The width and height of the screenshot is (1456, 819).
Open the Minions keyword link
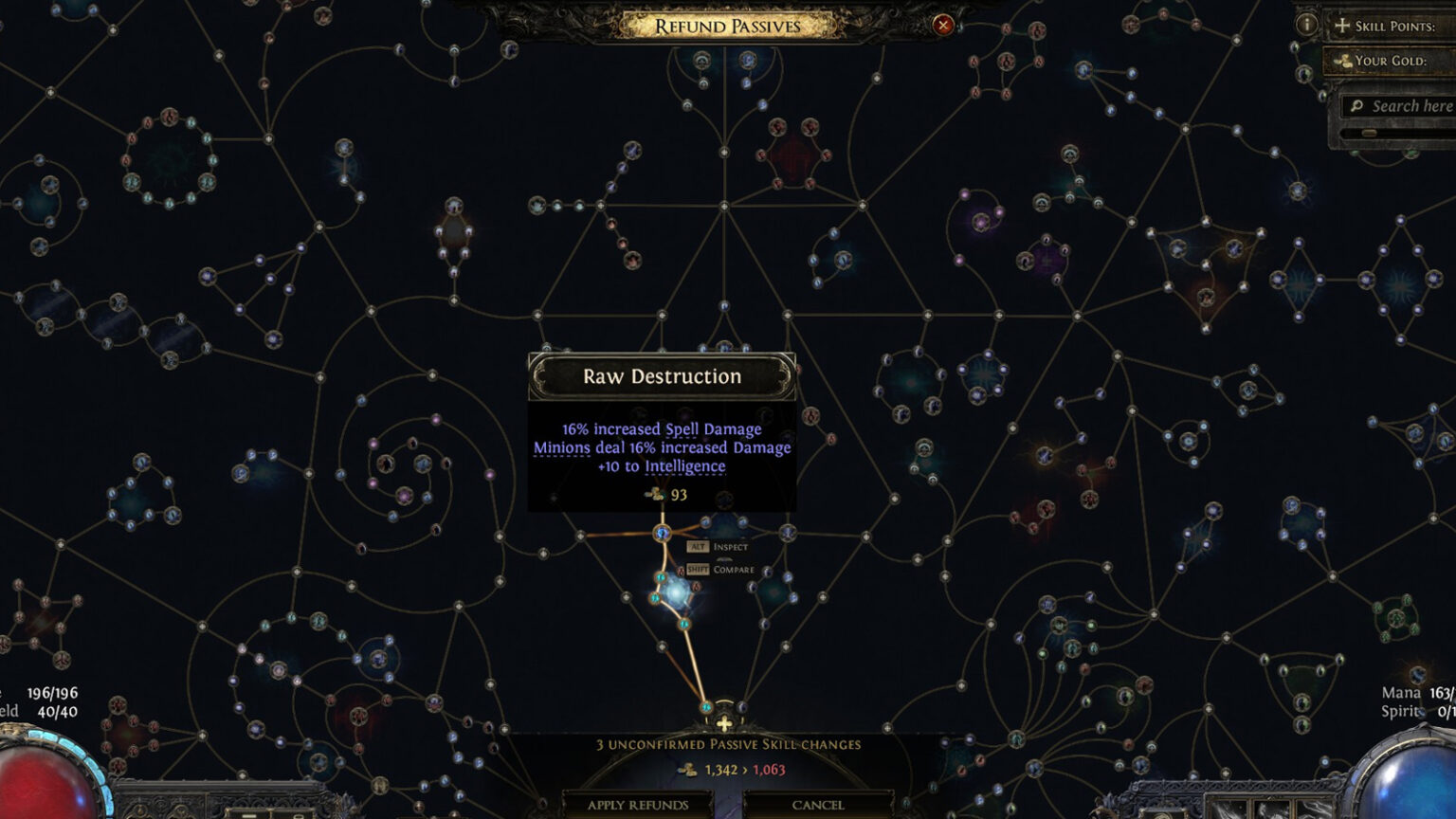[x=562, y=446]
